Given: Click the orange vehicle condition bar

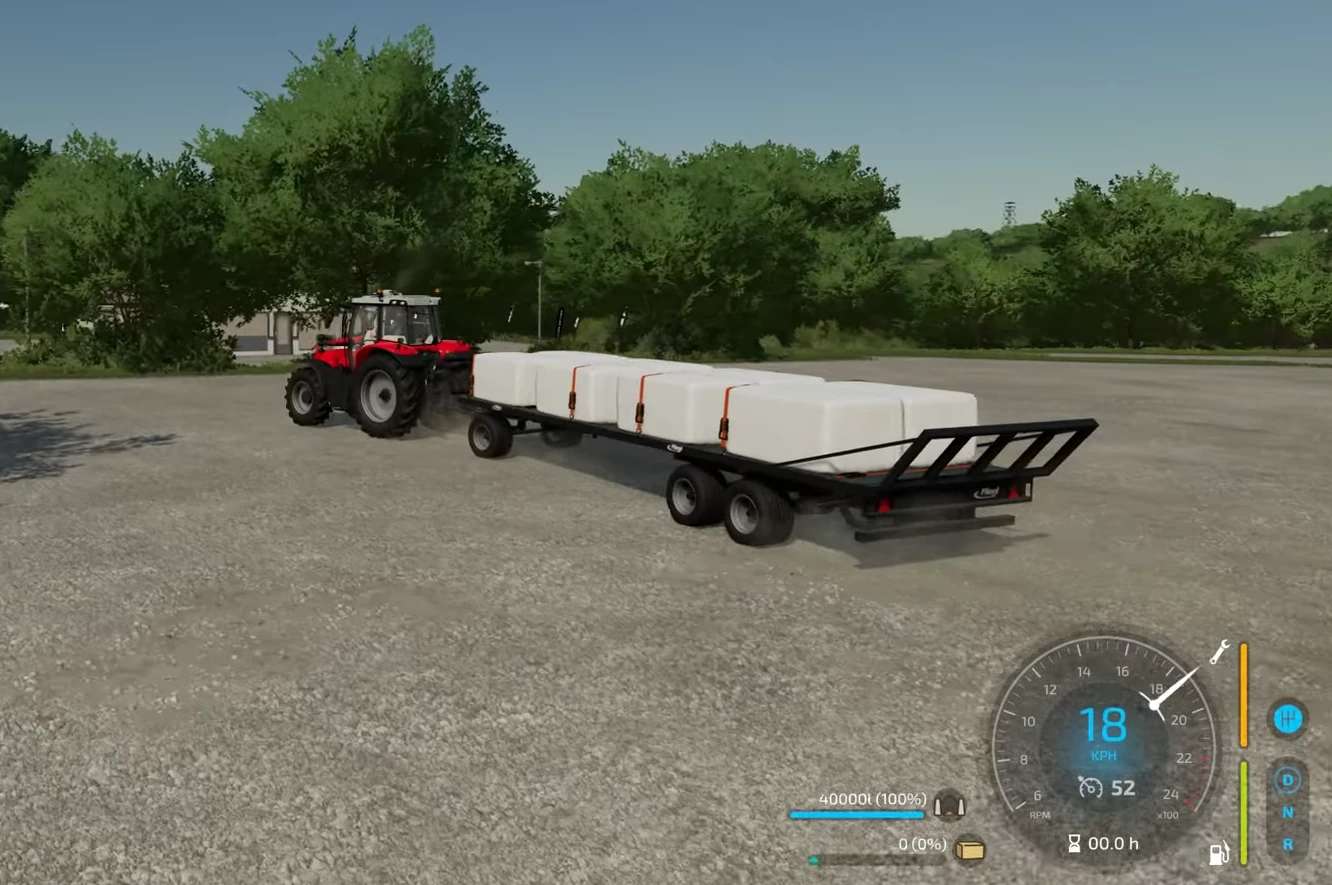Looking at the screenshot, I should click(1243, 693).
